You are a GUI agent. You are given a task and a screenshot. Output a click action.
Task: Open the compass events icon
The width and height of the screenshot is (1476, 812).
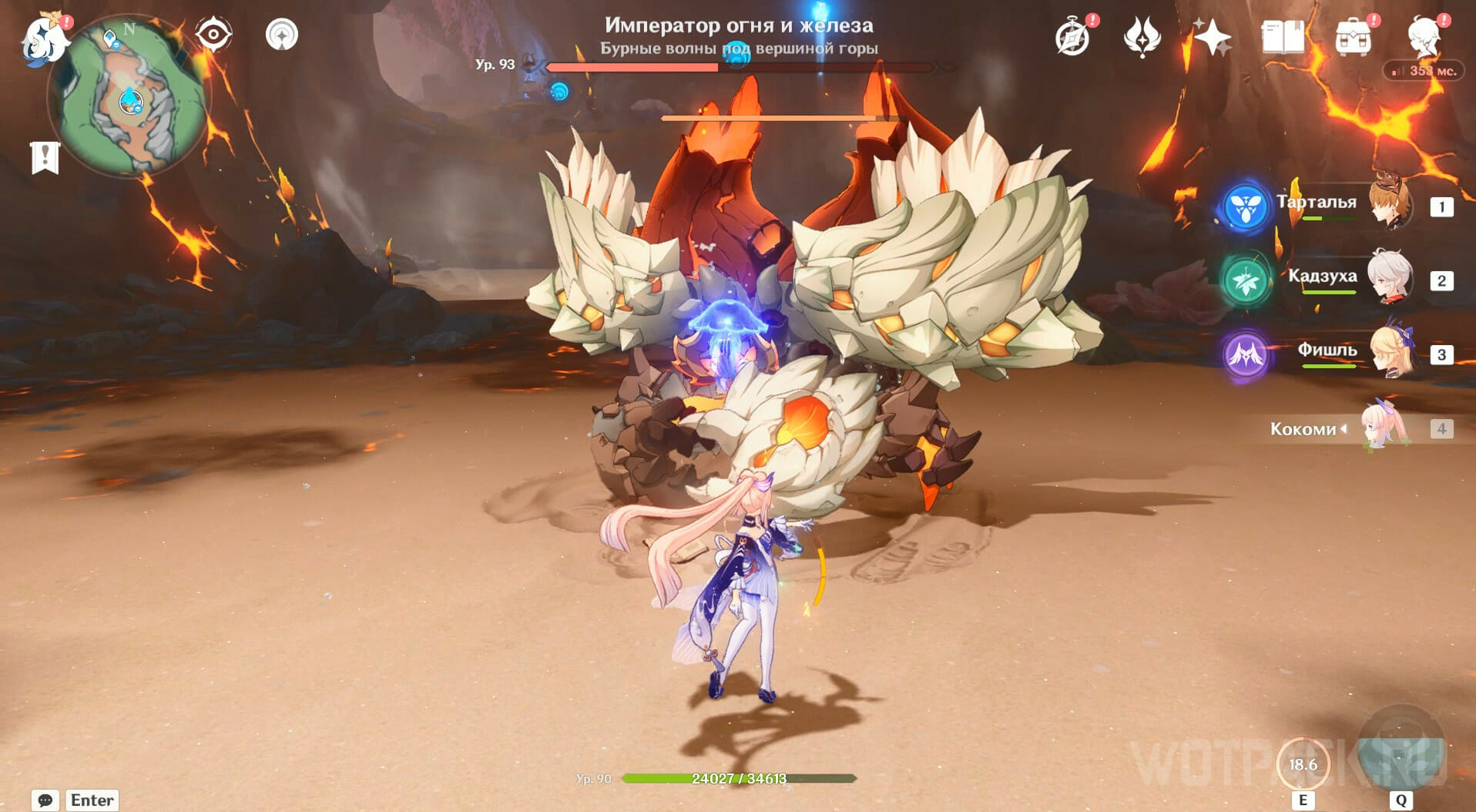[1072, 37]
